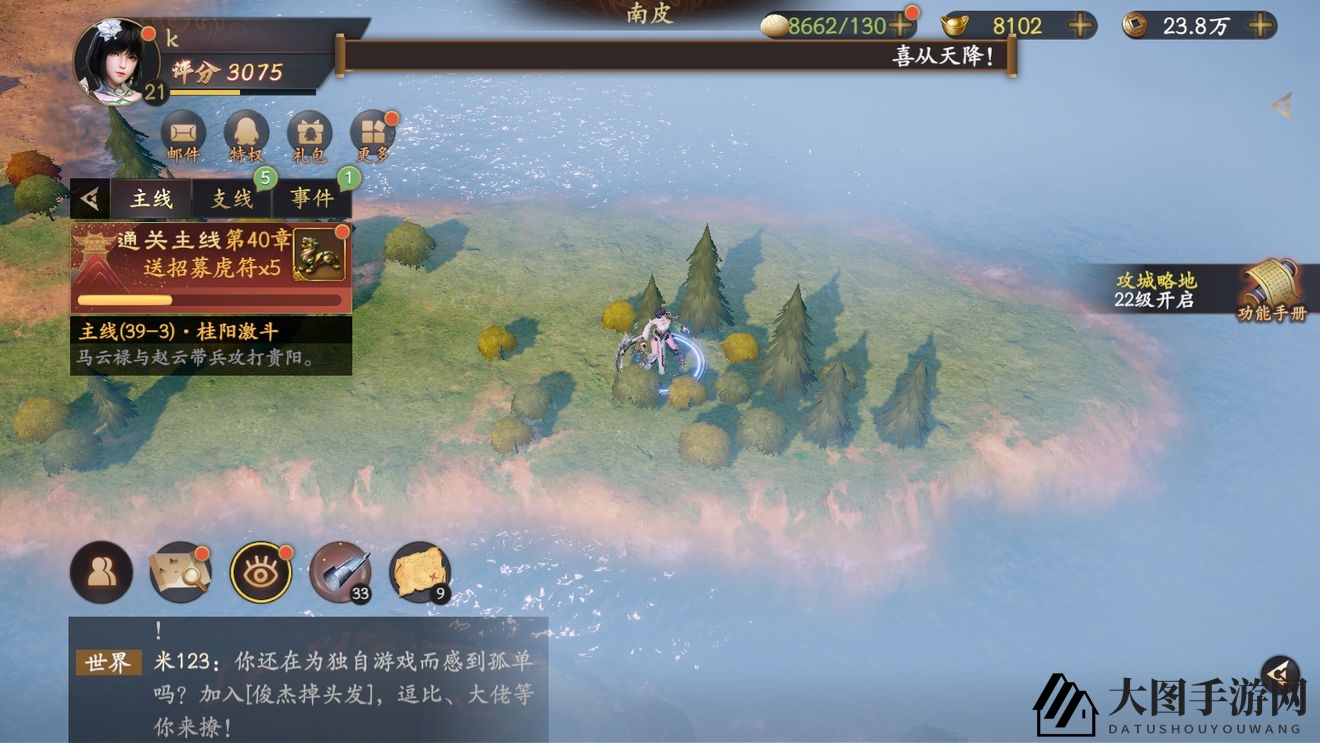Open the 礼包 (Gift pack) icon
The height and width of the screenshot is (743, 1320).
[x=309, y=133]
